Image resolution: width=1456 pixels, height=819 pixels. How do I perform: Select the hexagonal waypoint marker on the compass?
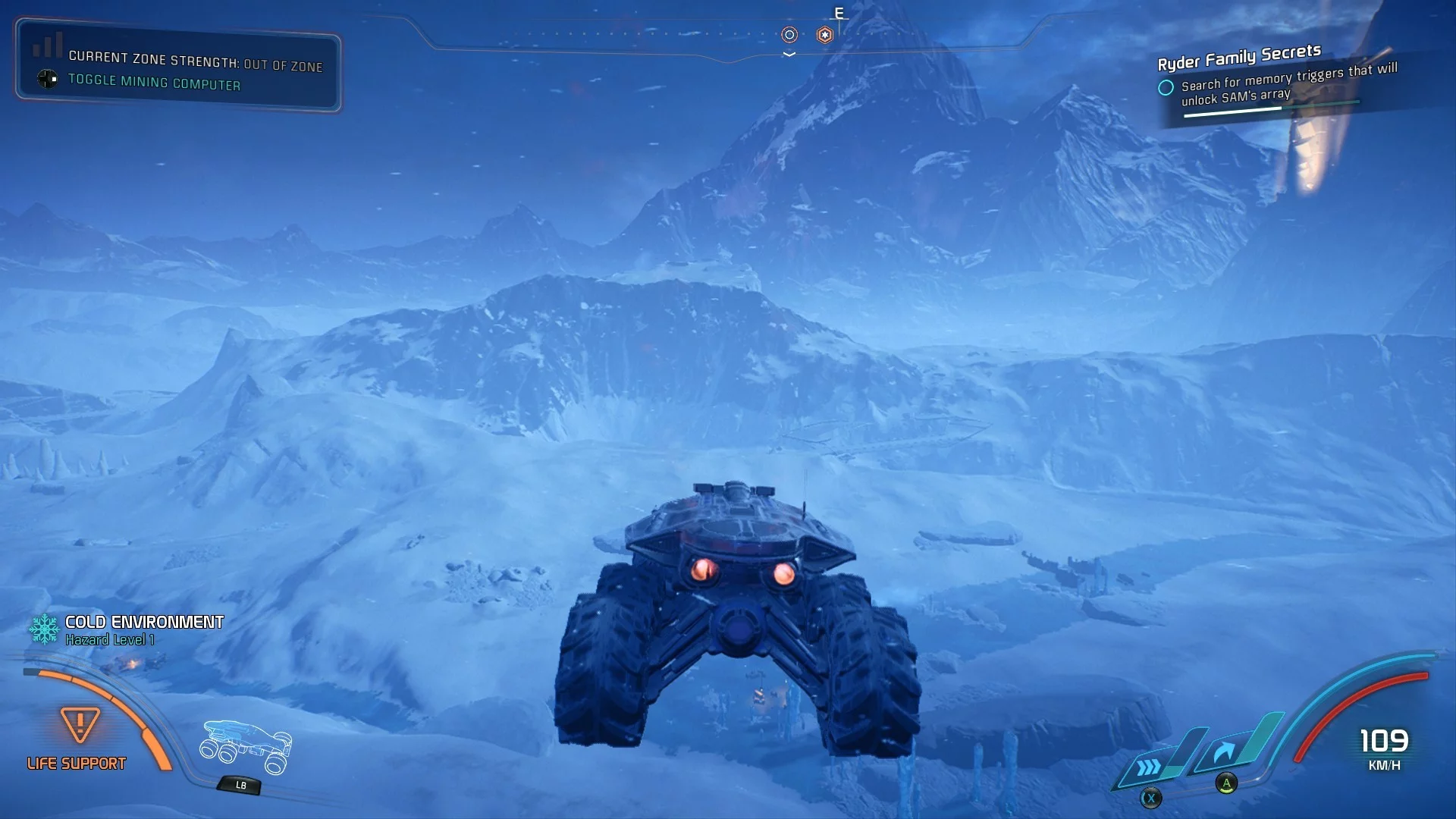pos(825,35)
